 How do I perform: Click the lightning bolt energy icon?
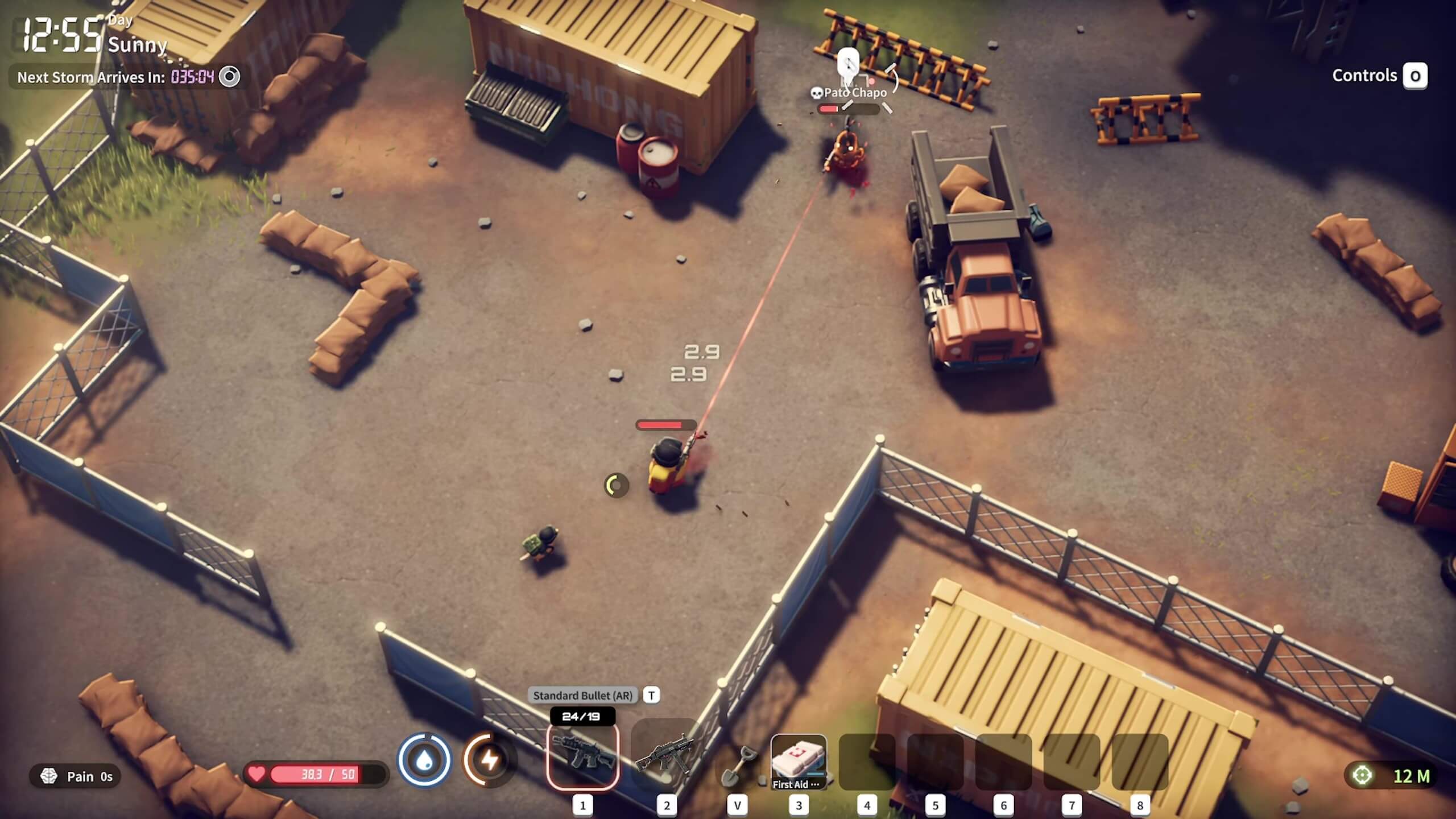489,760
